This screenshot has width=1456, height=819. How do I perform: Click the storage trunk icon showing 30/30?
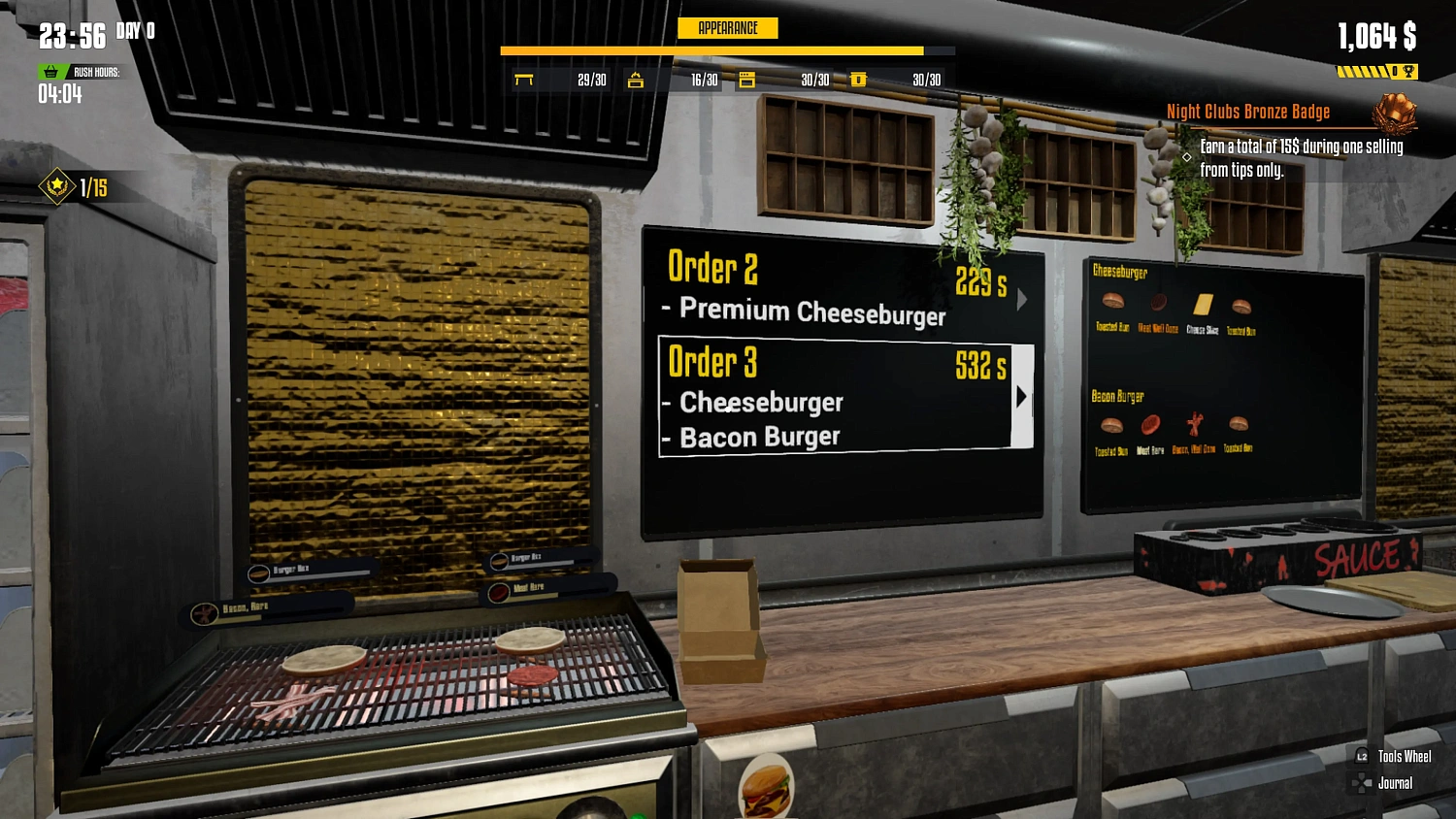coord(858,81)
